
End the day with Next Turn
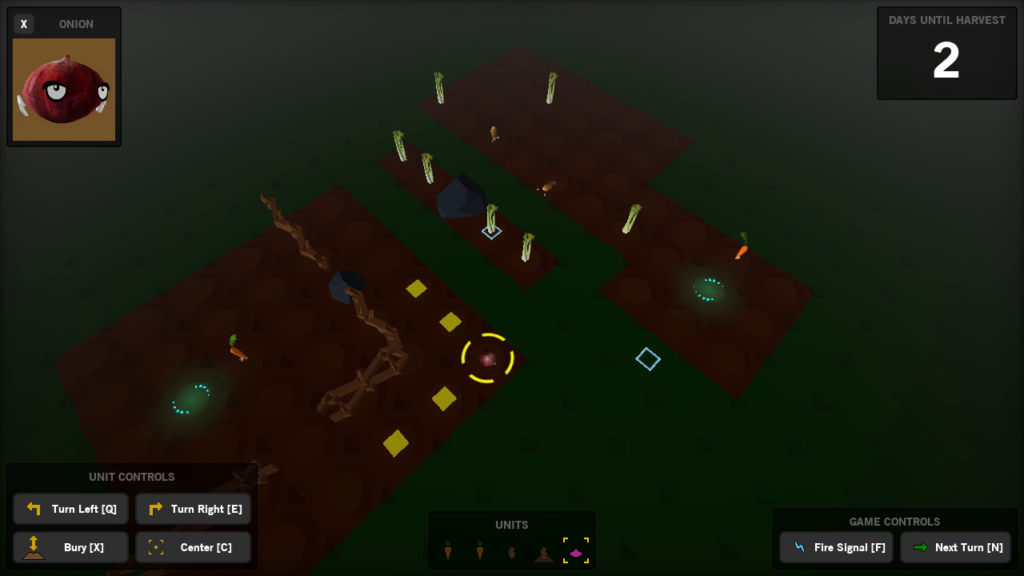955,547
